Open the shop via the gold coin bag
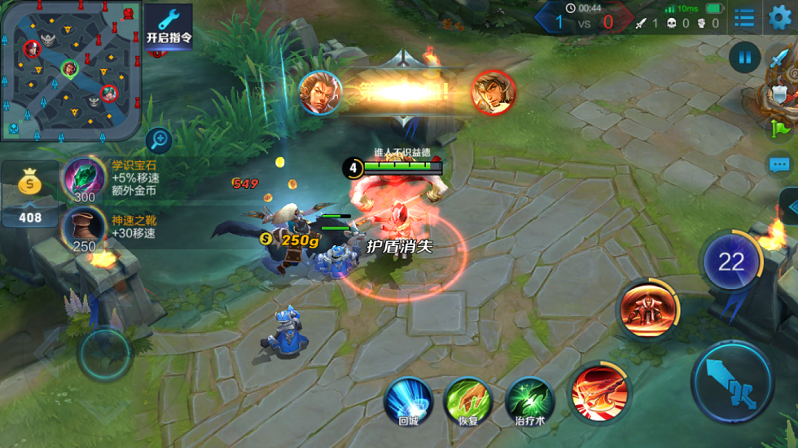Viewport: 798px width, 448px height. [x=30, y=184]
